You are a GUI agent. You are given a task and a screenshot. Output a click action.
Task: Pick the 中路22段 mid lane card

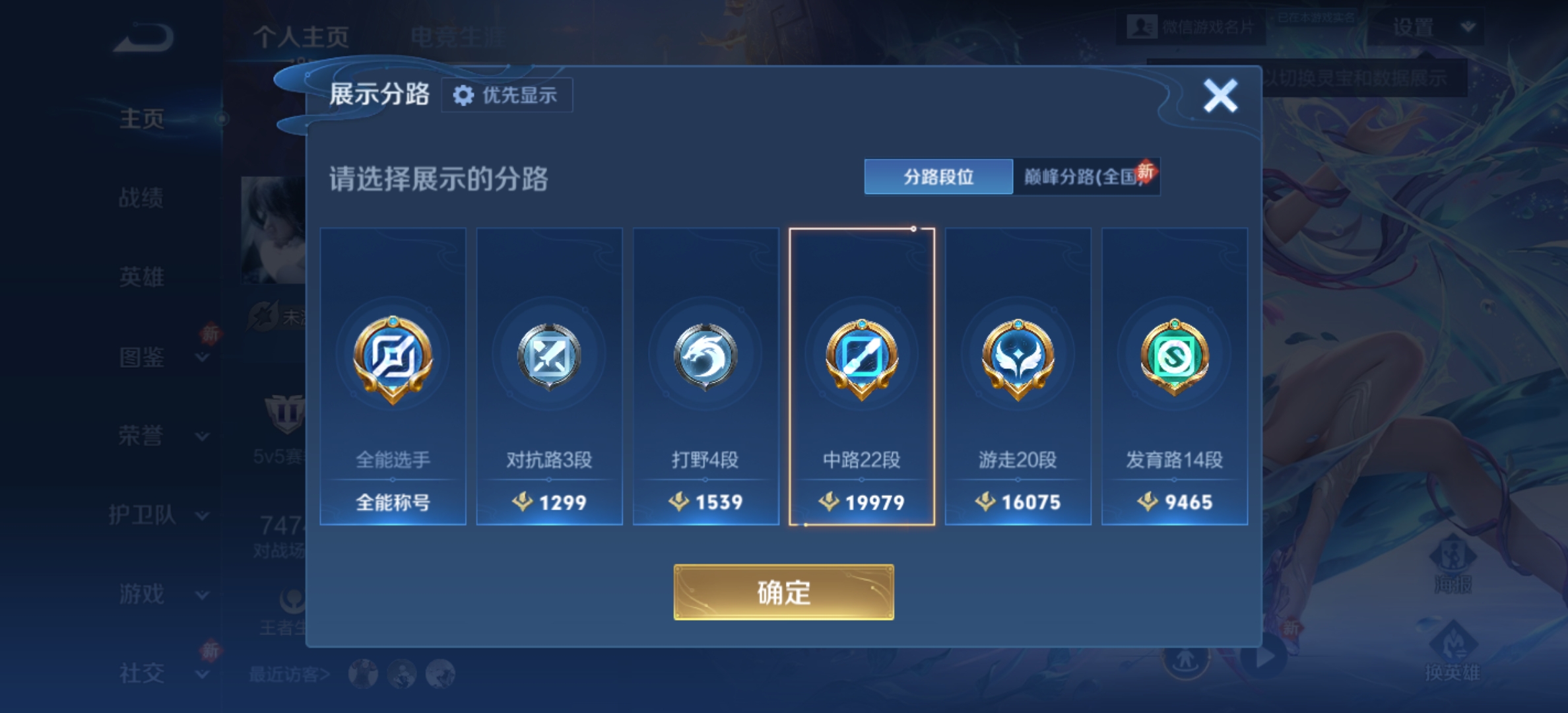click(x=862, y=376)
